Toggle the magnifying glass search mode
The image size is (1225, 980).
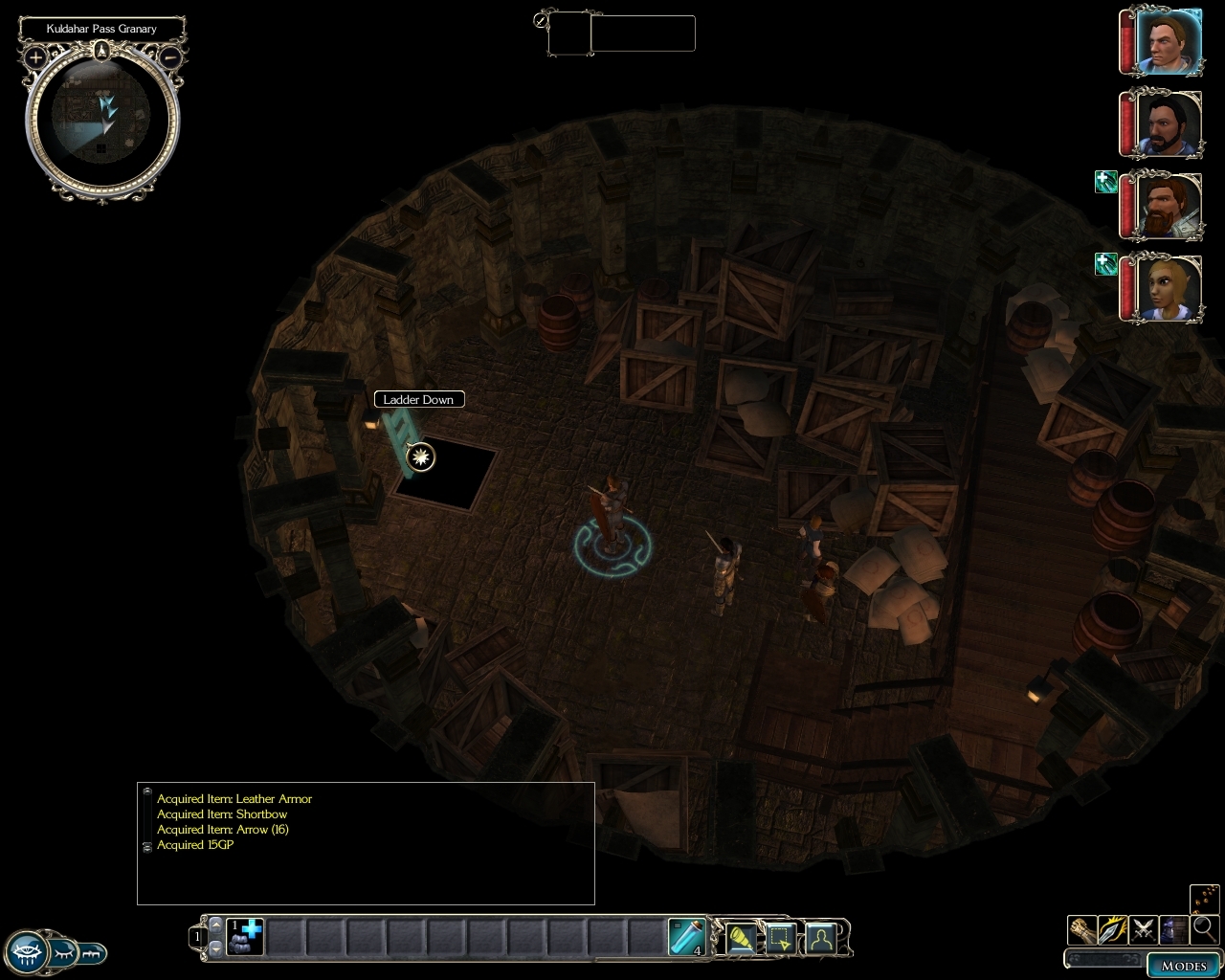[1204, 929]
